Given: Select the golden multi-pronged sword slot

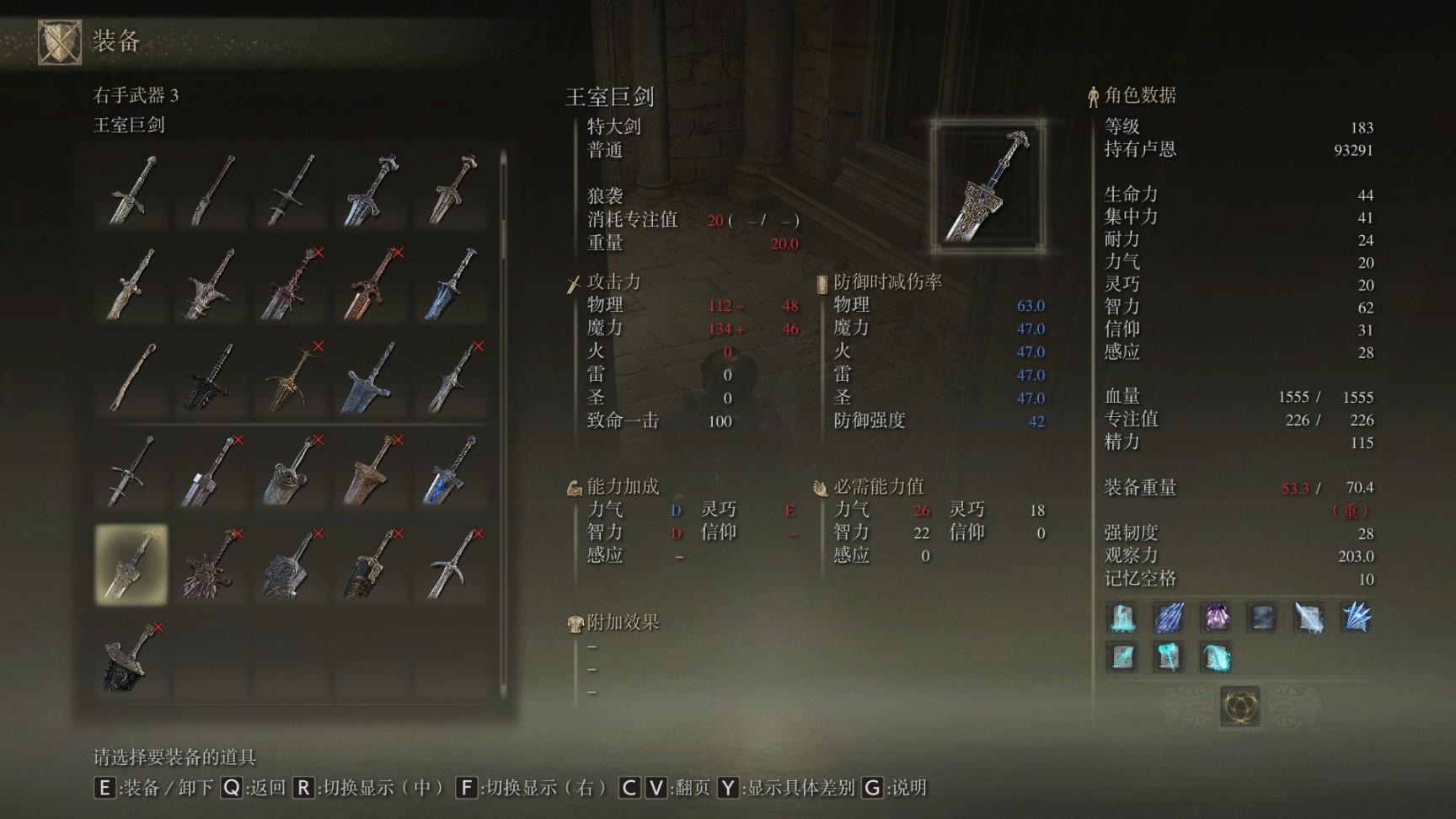Looking at the screenshot, I should click(x=292, y=378).
